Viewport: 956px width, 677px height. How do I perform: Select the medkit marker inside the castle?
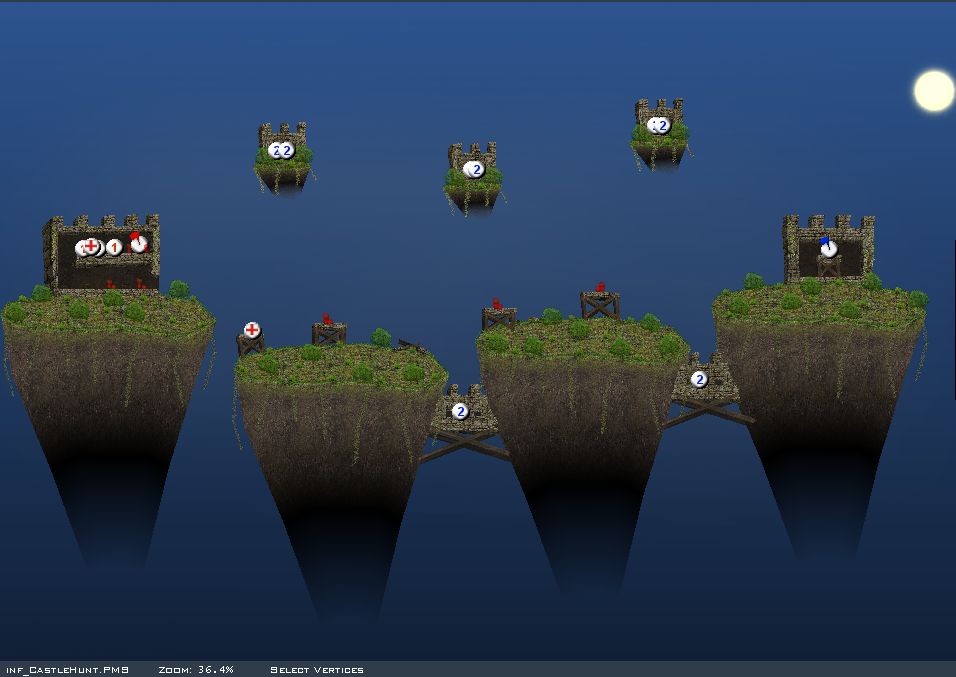click(x=91, y=246)
